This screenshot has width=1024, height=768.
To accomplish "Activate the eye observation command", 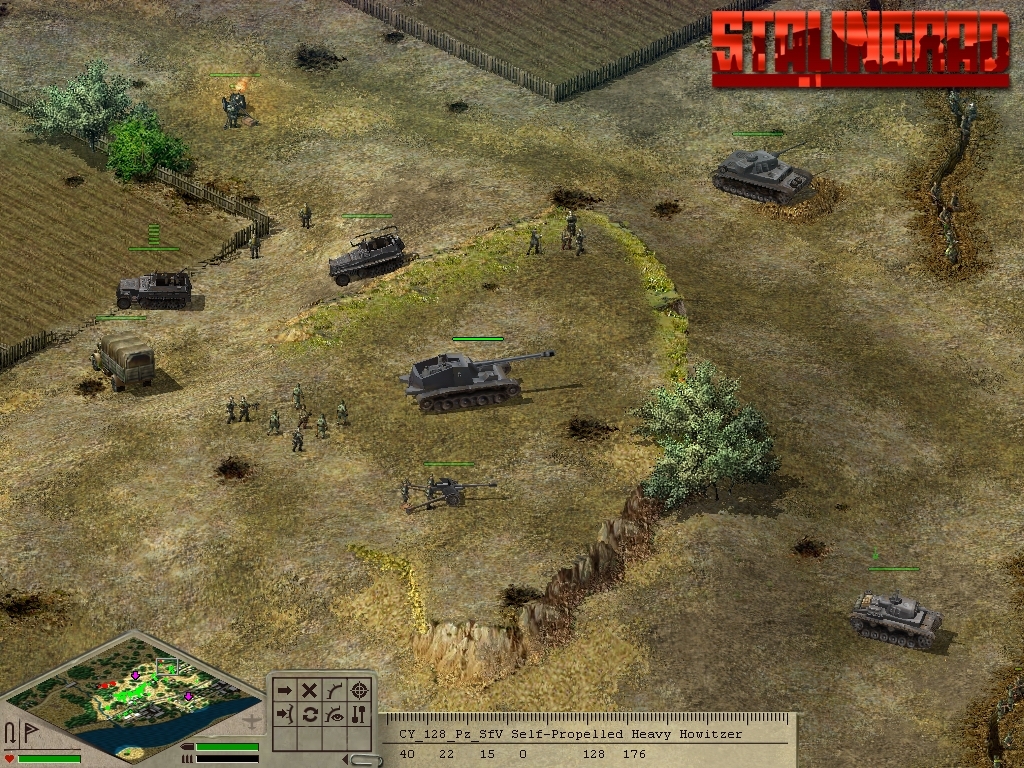I will (335, 714).
